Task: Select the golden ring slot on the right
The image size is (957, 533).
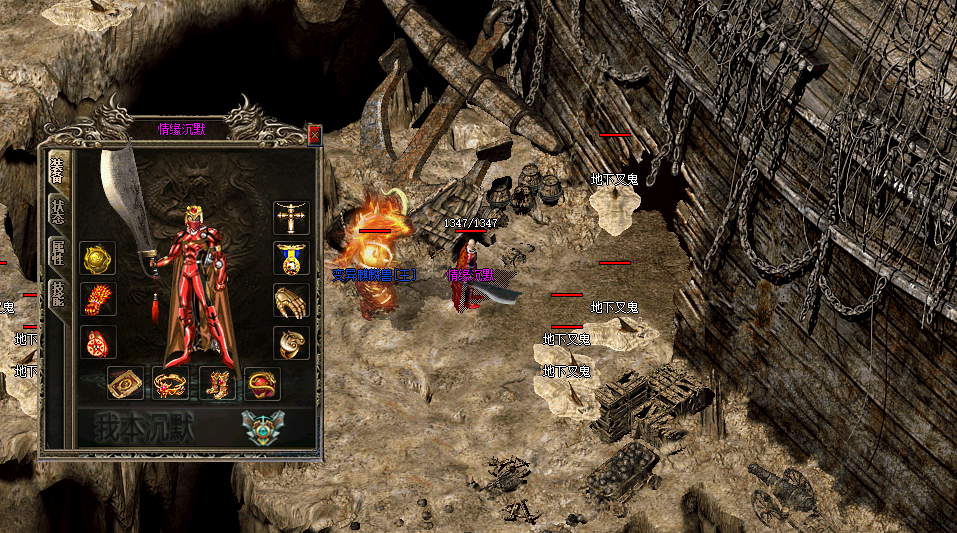Action: click(x=291, y=343)
